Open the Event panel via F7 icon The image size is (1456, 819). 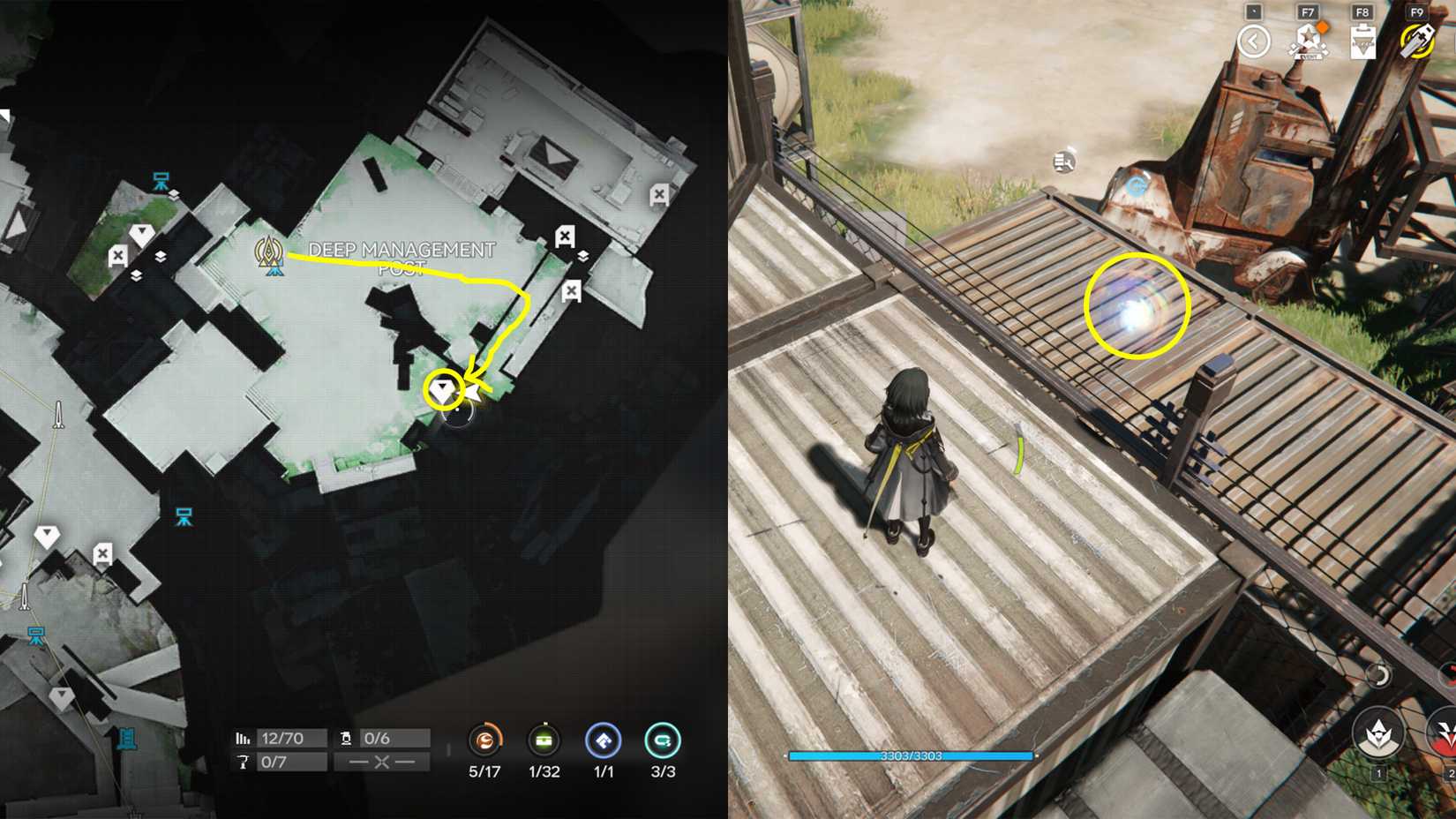point(1308,40)
